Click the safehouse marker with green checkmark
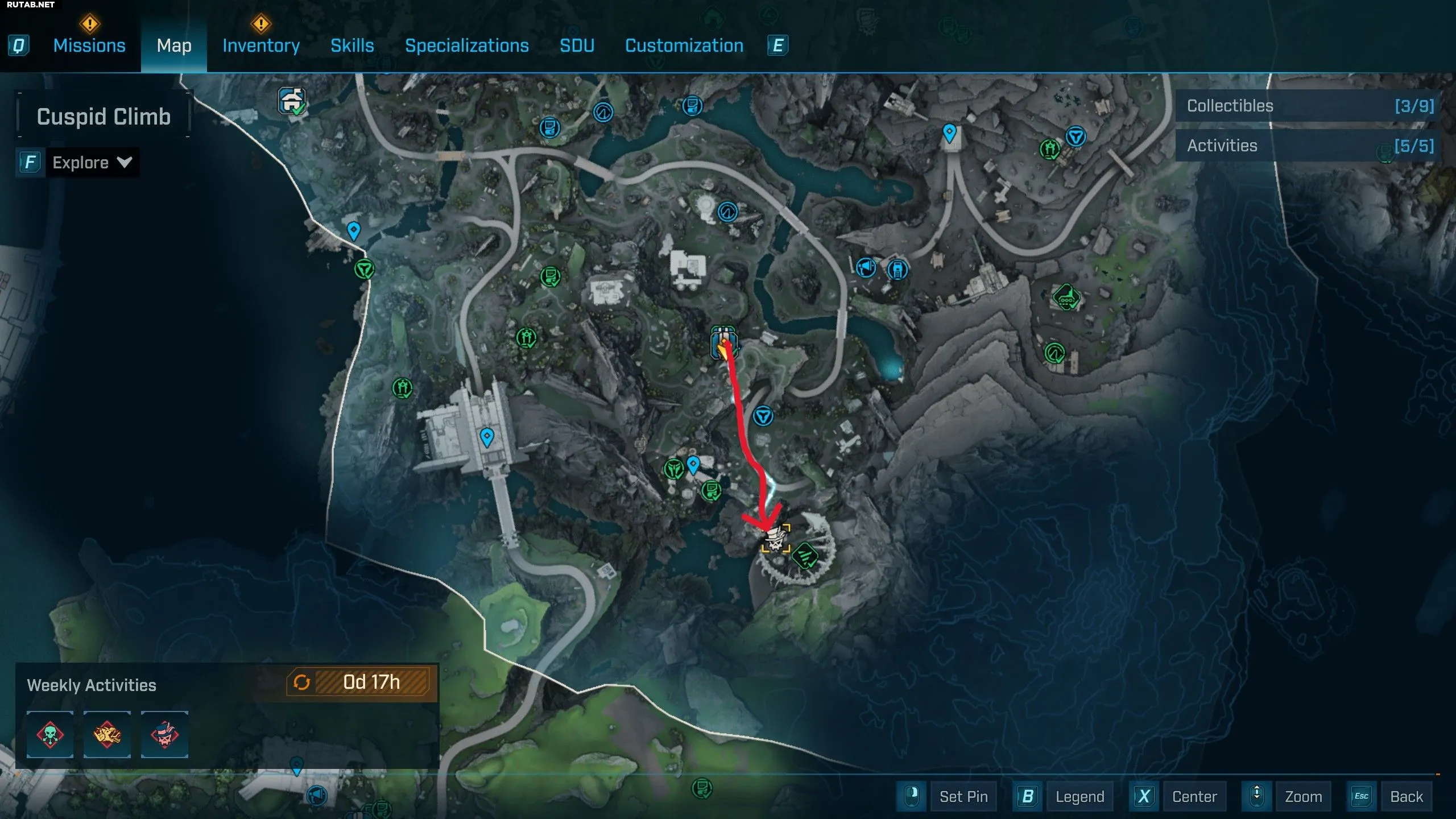The width and height of the screenshot is (1456, 819). pyautogui.click(x=292, y=102)
